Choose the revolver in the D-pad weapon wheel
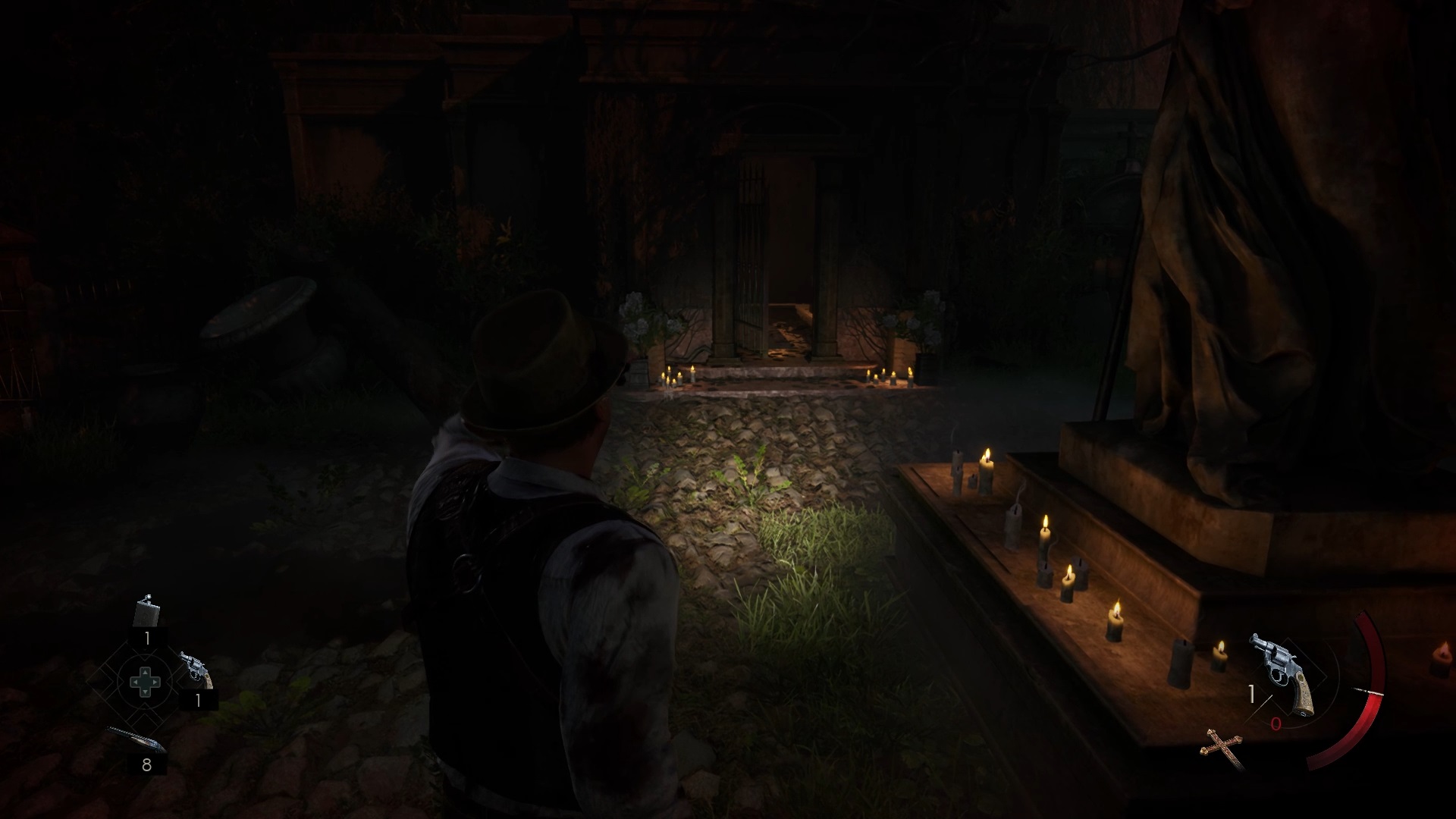Screen dimensions: 1456x819 [x=195, y=670]
